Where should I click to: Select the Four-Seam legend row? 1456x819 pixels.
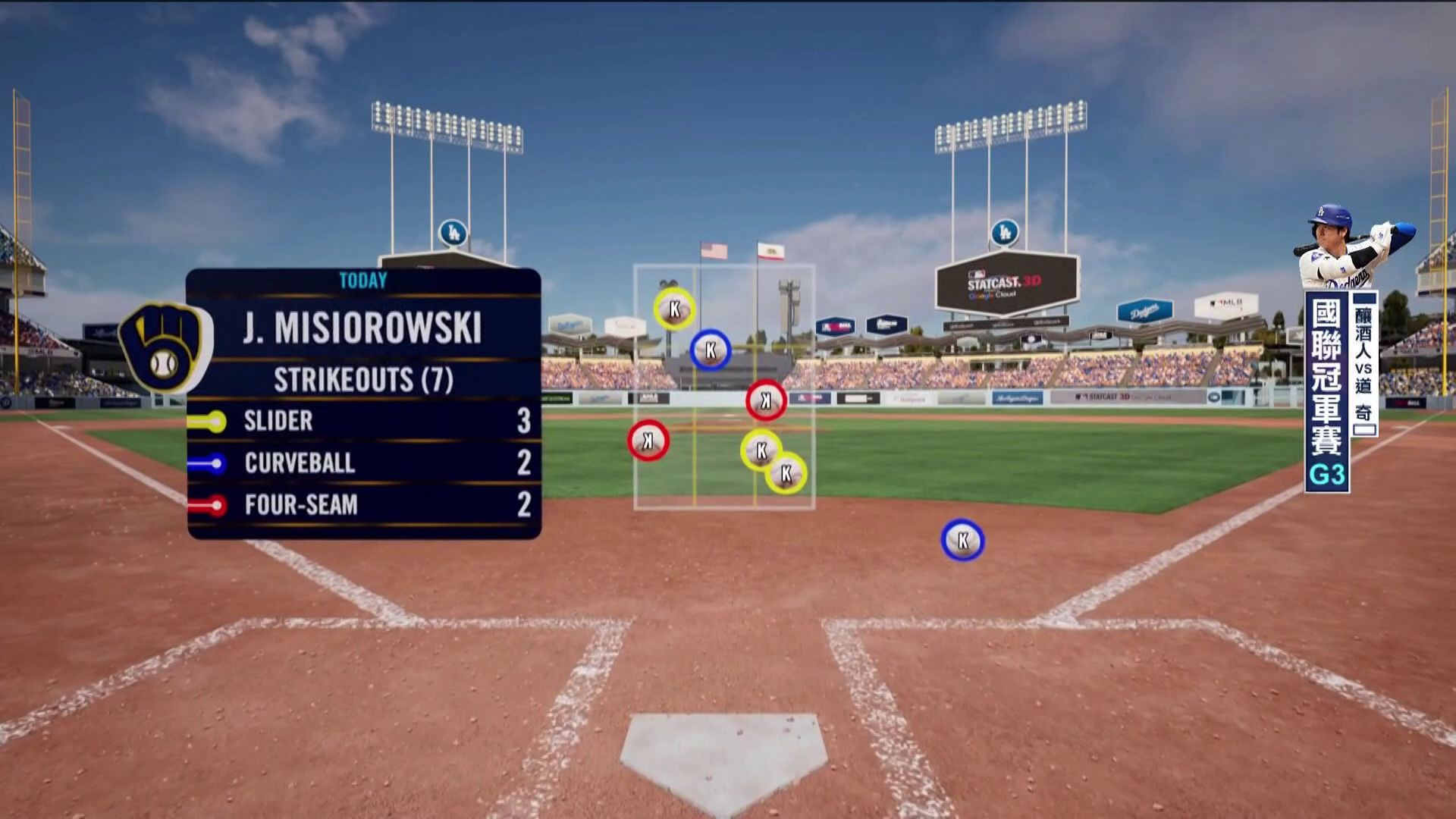point(364,504)
